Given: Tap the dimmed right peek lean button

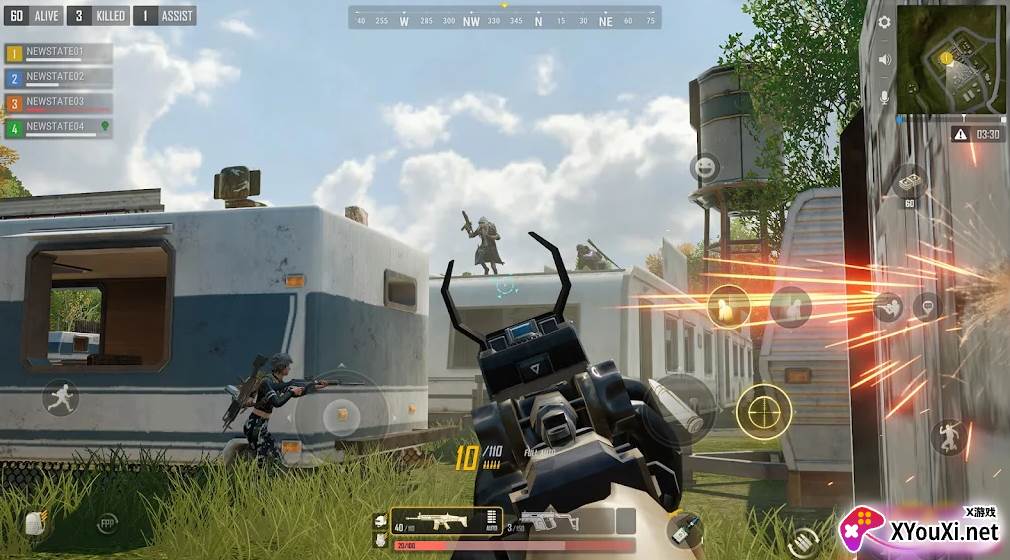Looking at the screenshot, I should pyautogui.click(x=790, y=306).
